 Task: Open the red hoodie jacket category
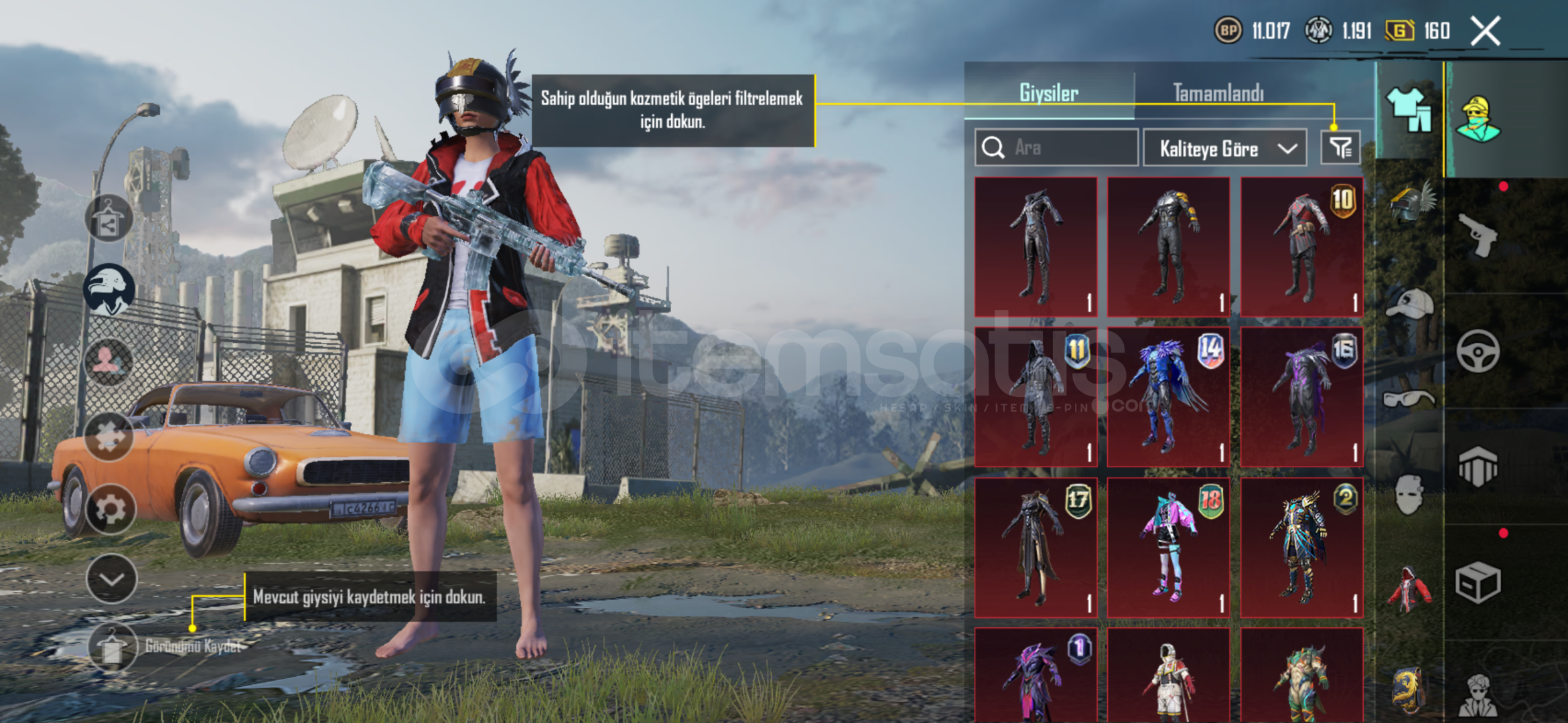(x=1409, y=589)
